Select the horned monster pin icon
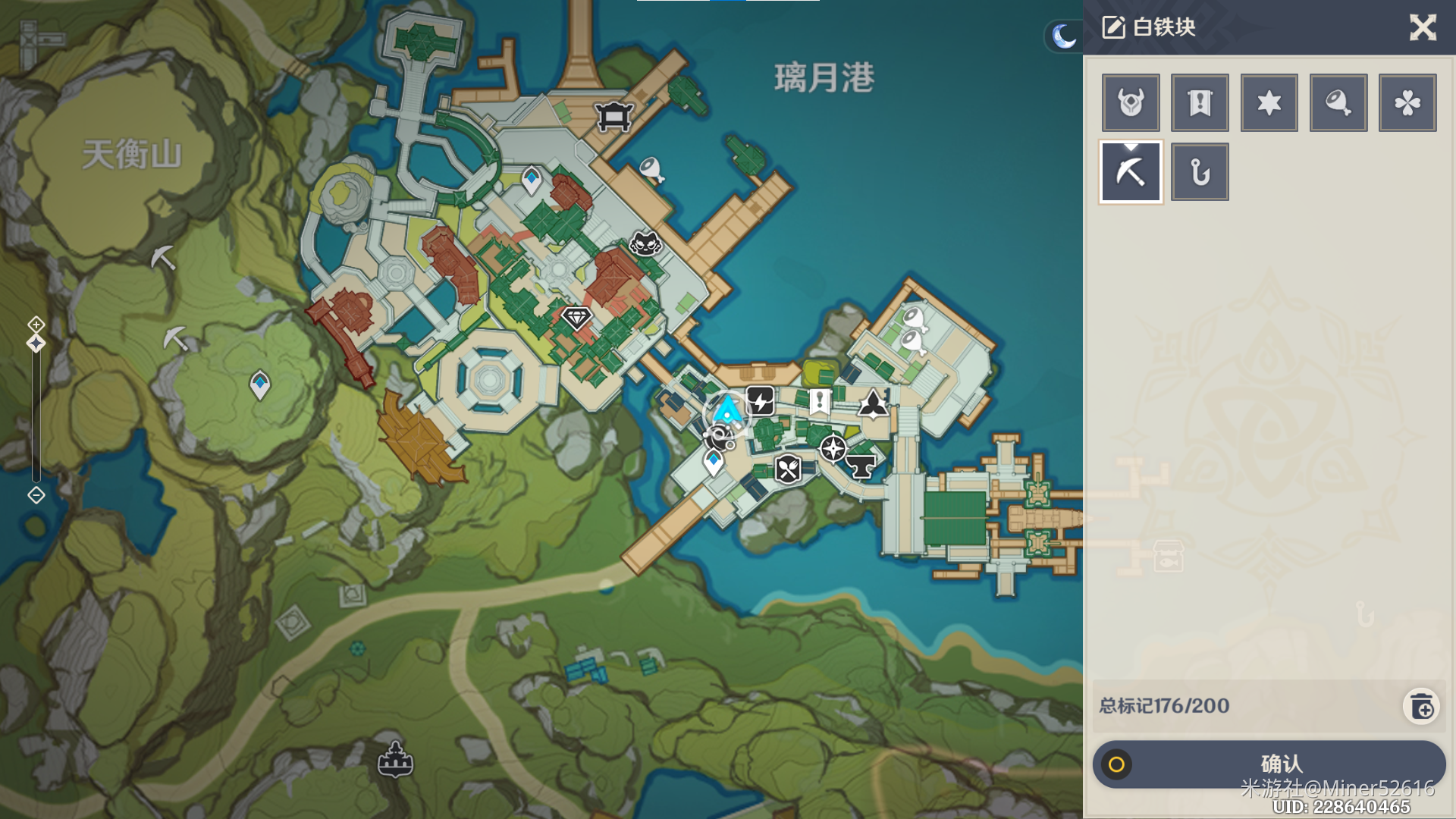 [1131, 103]
